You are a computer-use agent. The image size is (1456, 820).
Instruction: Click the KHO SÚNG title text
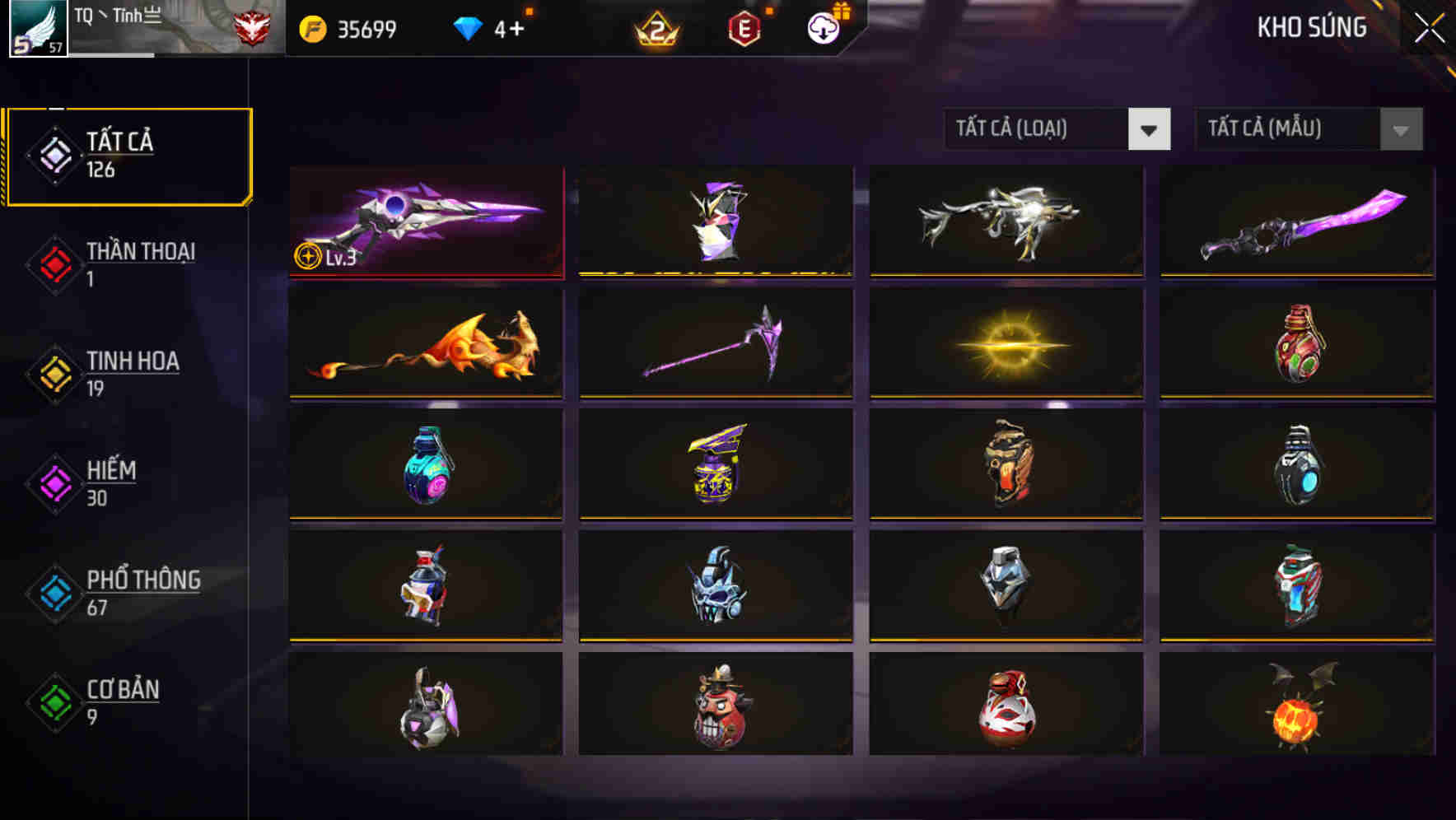pyautogui.click(x=1312, y=27)
